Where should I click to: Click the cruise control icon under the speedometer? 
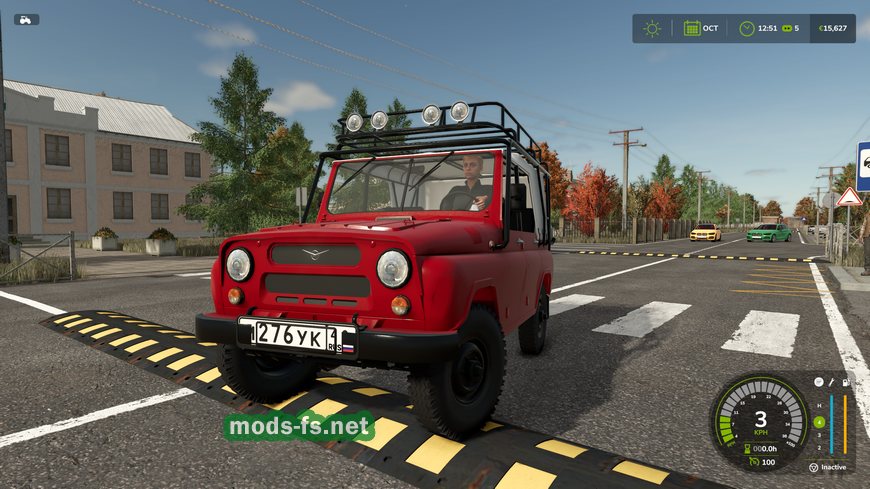click(755, 461)
